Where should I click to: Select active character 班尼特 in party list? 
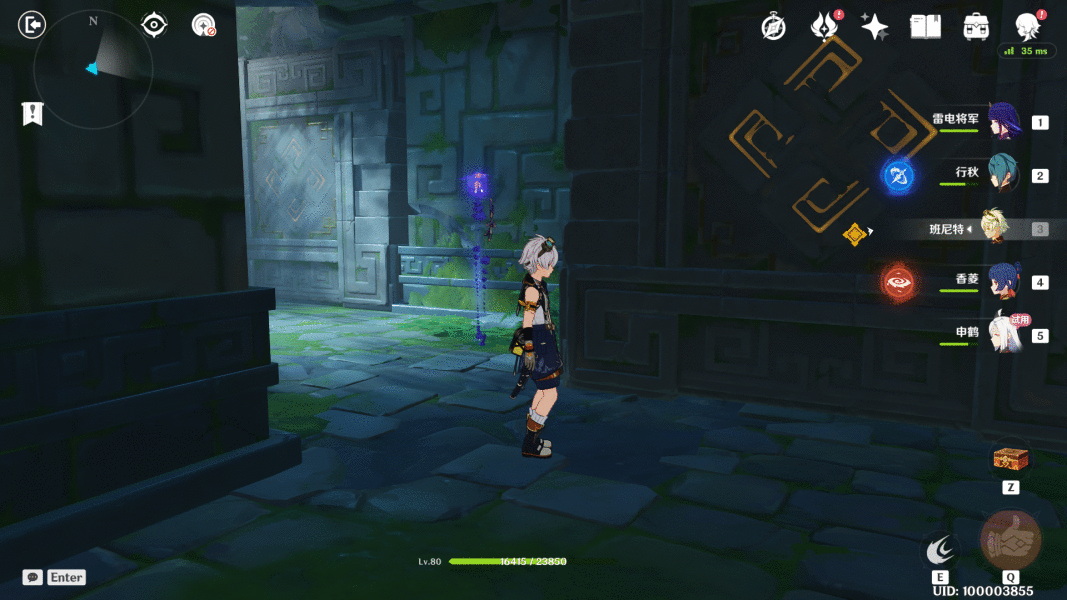(993, 229)
